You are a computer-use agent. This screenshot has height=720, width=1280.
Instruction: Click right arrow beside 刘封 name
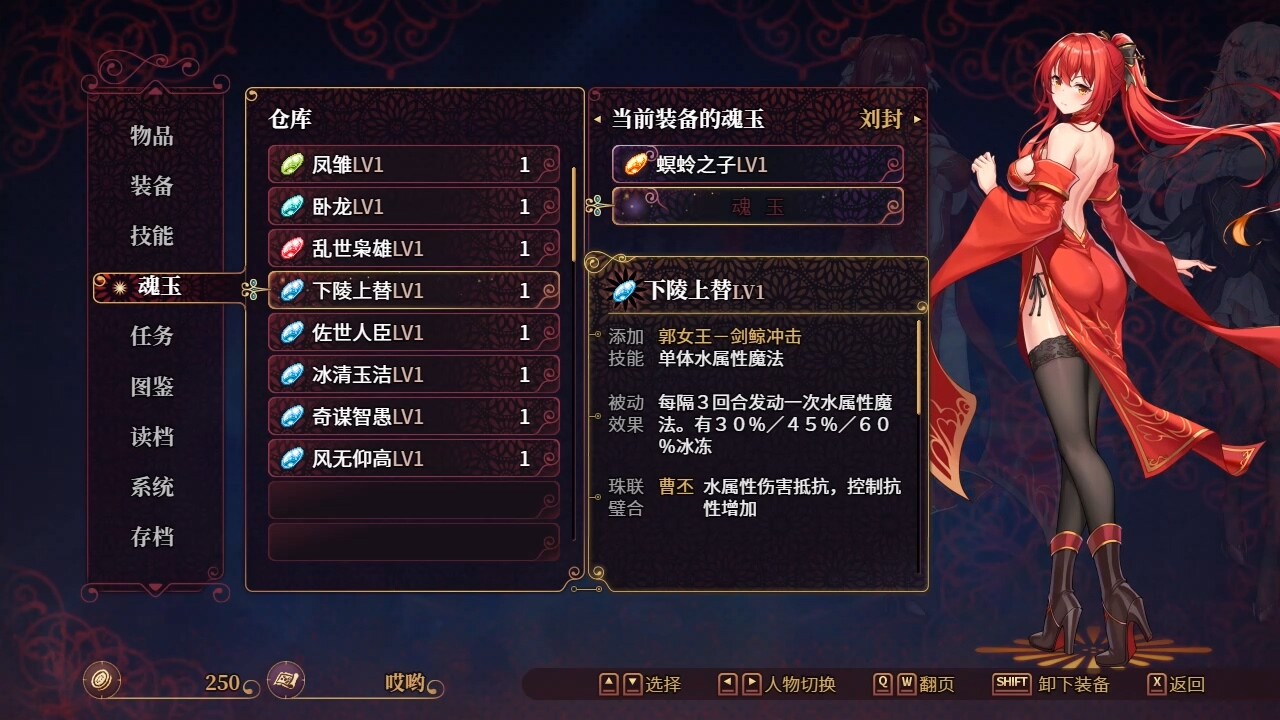[916, 118]
